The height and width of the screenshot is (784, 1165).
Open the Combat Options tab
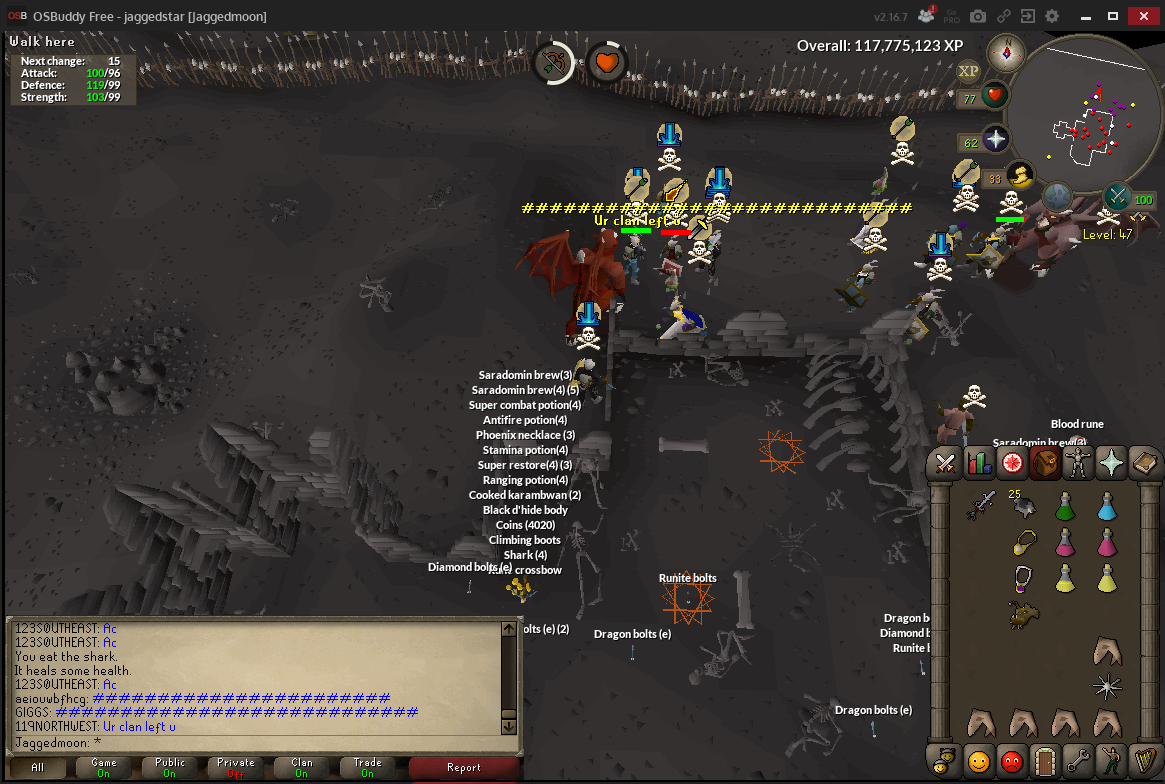(x=945, y=464)
